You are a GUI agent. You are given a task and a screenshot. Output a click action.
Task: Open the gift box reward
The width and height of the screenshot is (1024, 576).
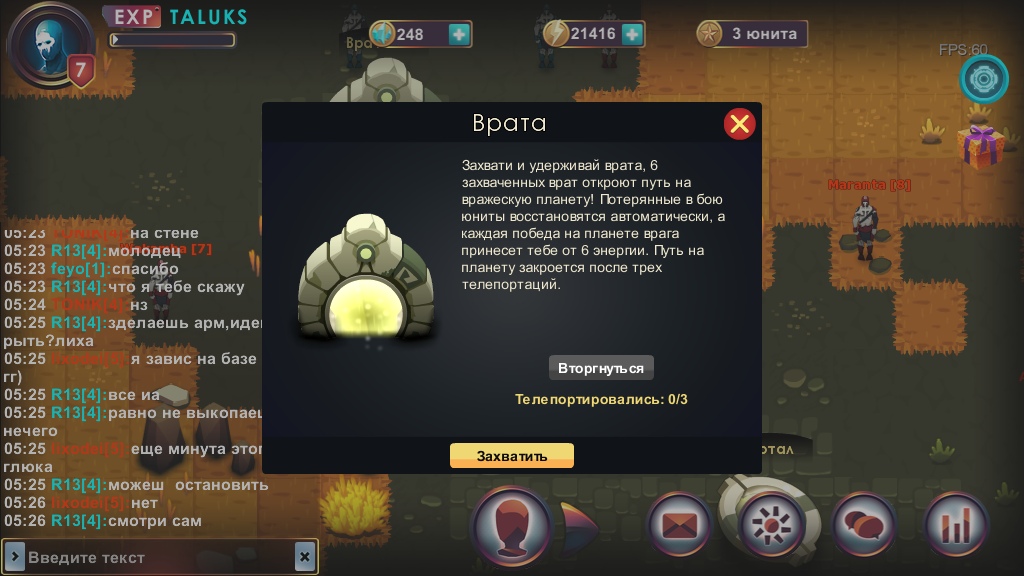point(981,145)
